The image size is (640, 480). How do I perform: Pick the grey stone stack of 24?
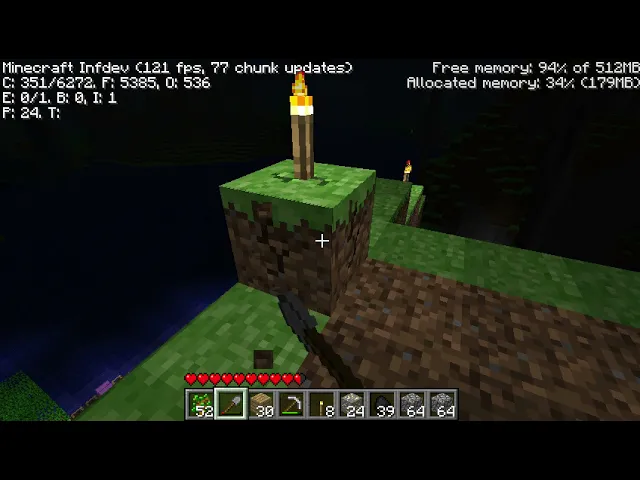[352, 405]
